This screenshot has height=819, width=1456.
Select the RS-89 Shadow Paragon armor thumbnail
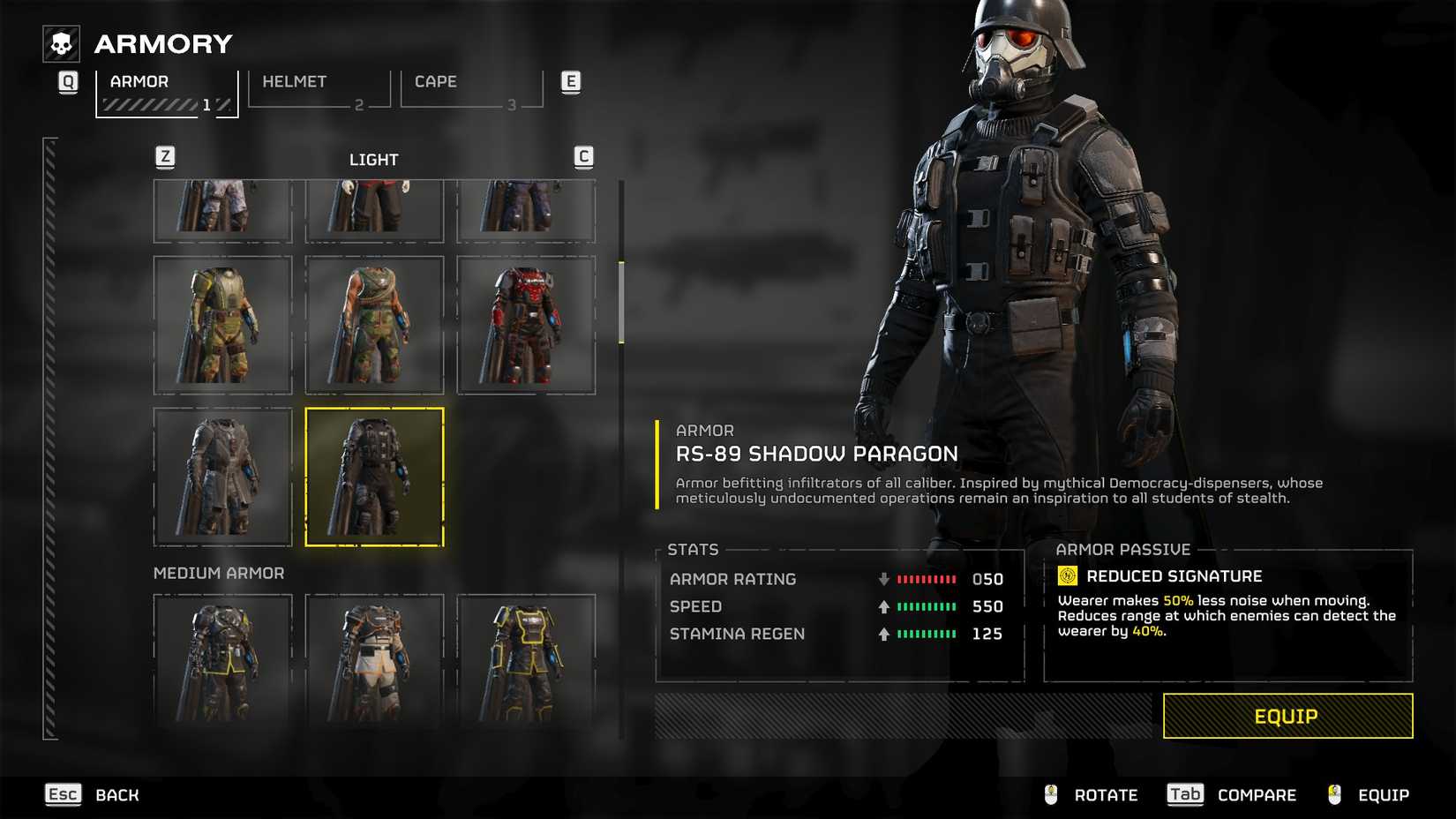click(x=375, y=478)
